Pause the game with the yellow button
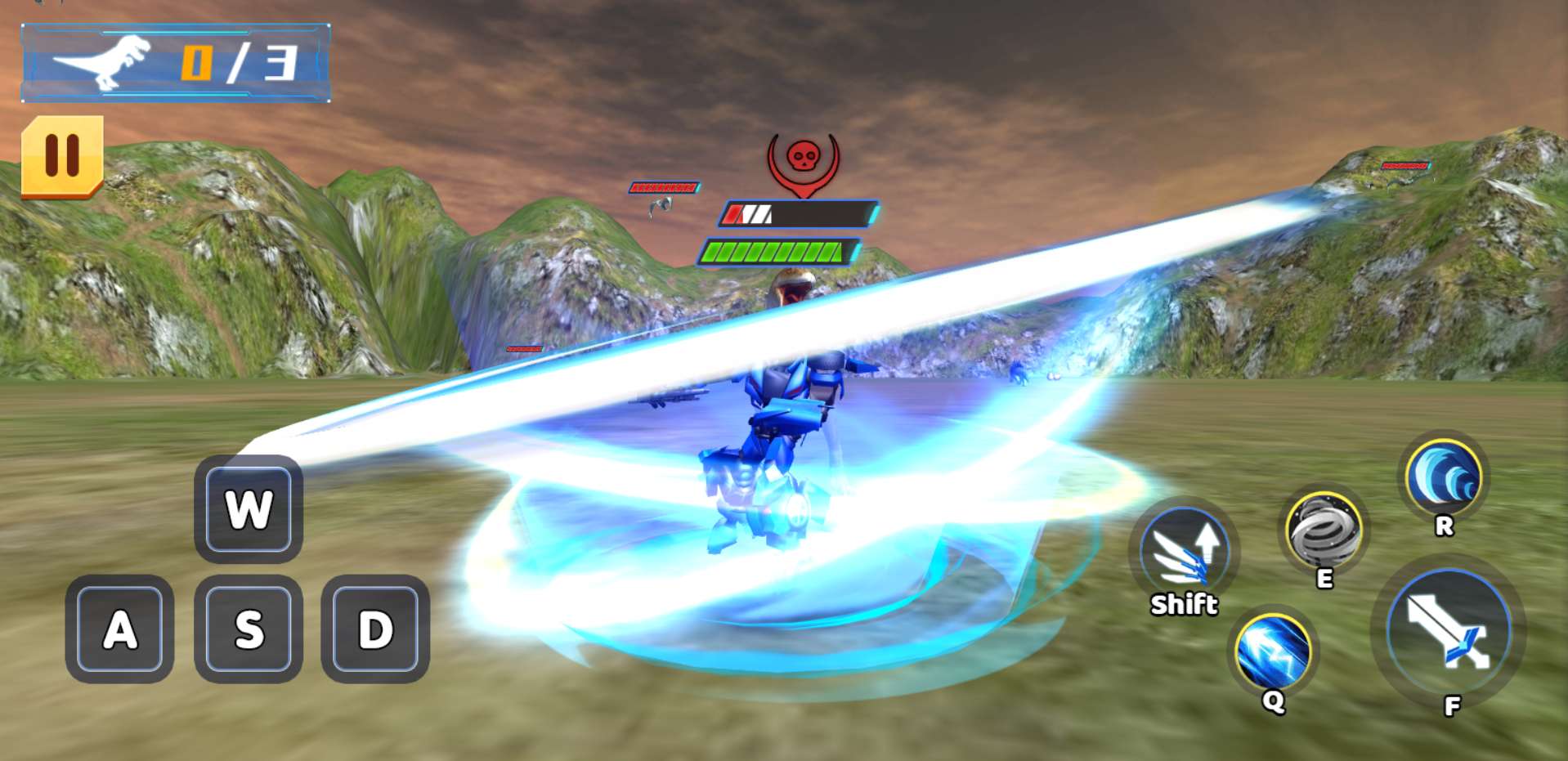This screenshot has height=761, width=1568. point(62,155)
